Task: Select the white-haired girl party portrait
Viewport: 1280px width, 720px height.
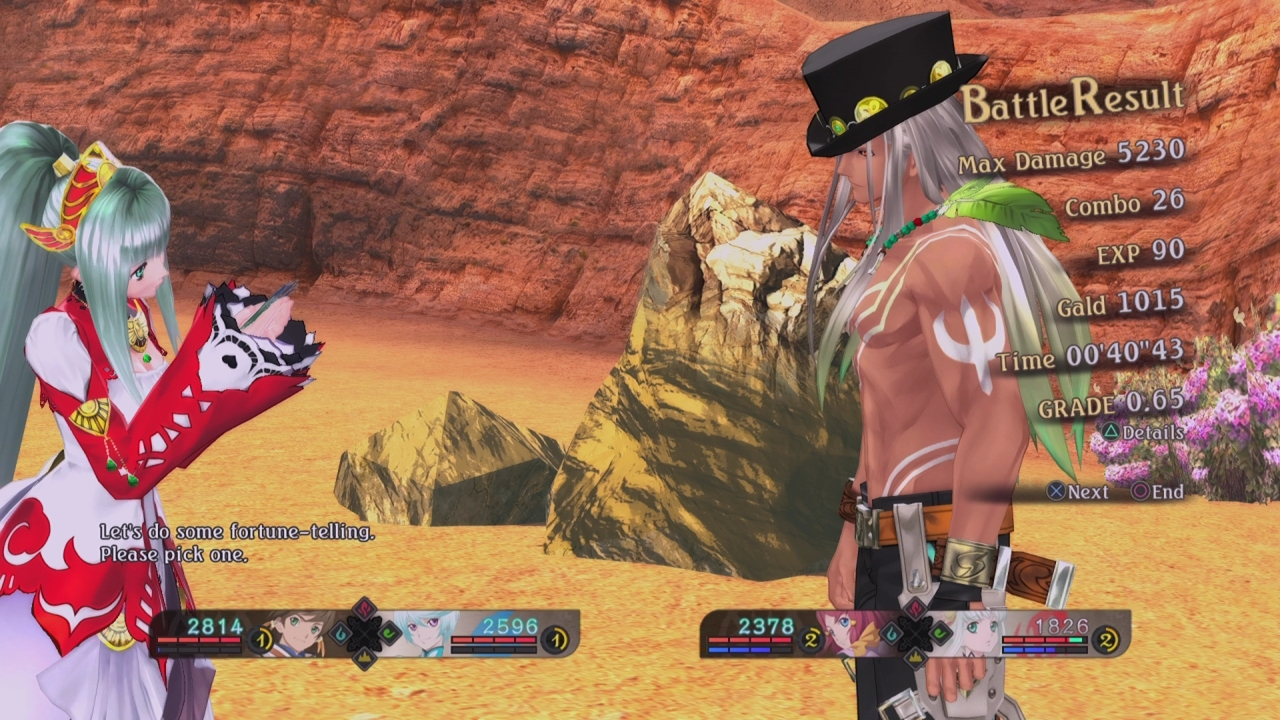Action: click(x=976, y=634)
